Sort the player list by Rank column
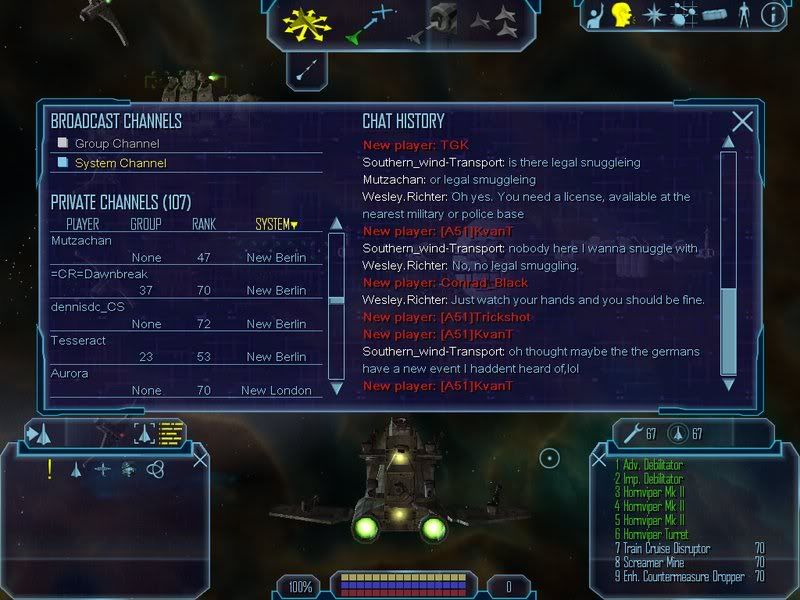The image size is (800, 600). click(204, 224)
